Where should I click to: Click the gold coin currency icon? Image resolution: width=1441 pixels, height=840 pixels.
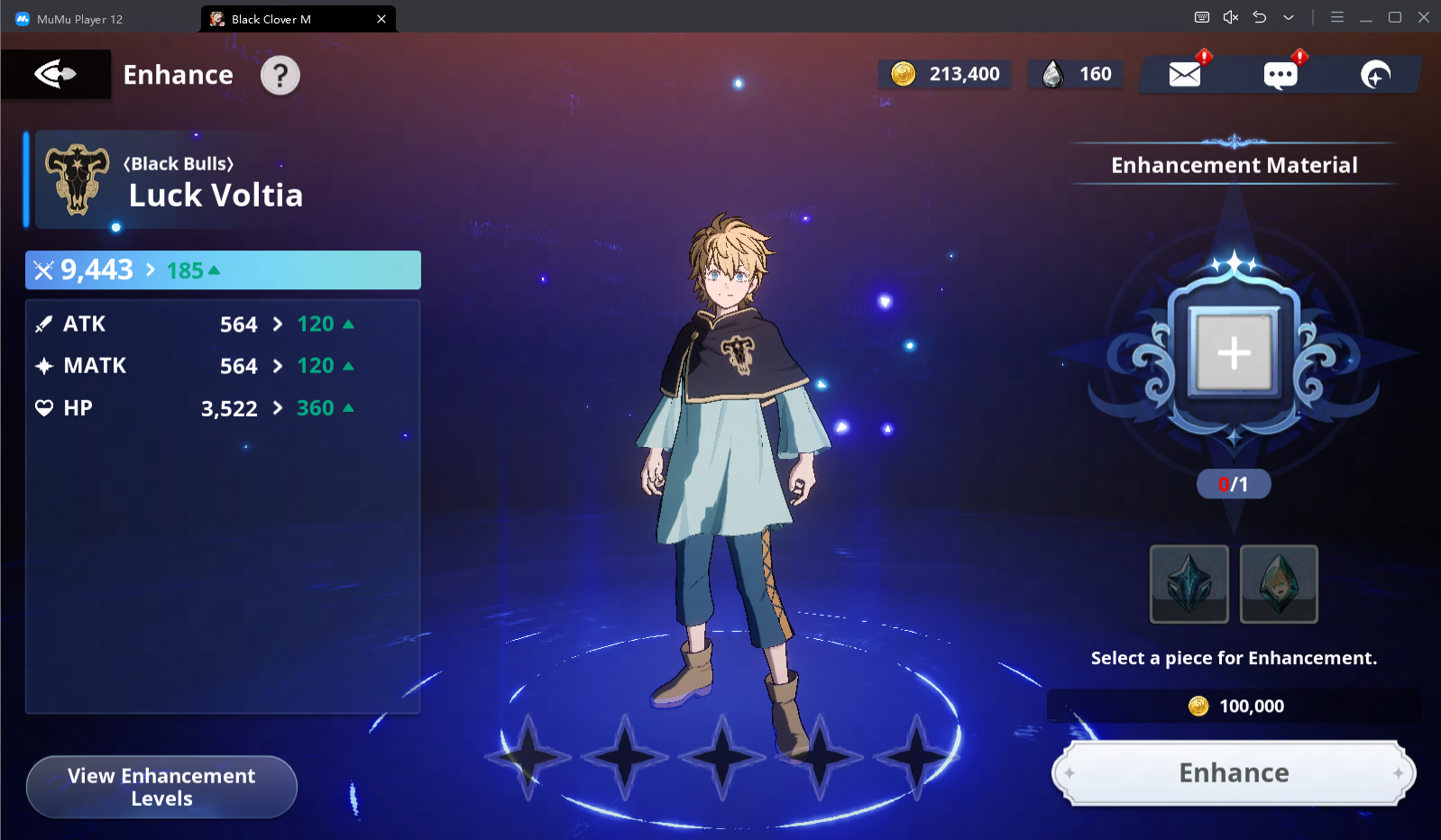906,74
